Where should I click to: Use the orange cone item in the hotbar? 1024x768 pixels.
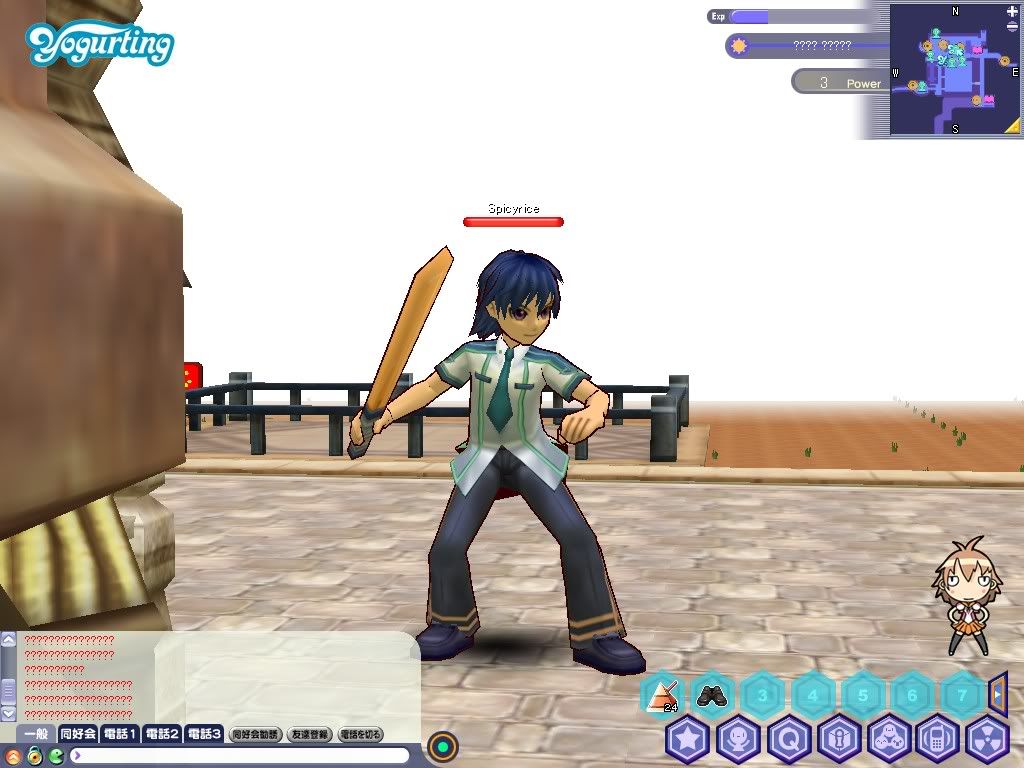[x=662, y=694]
